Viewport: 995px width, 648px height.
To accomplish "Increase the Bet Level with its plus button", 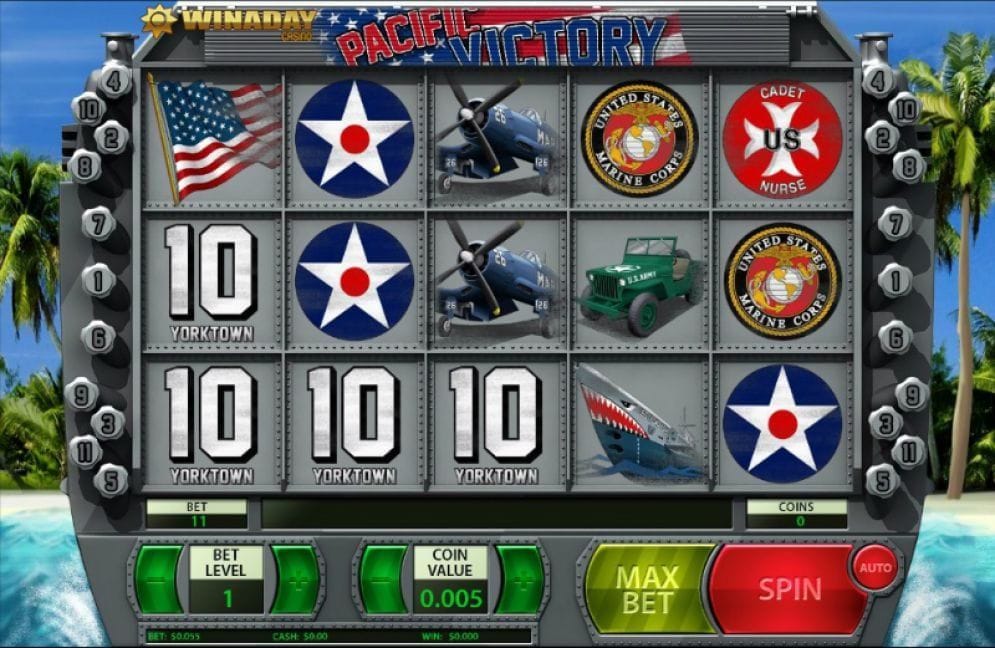I will [295, 580].
